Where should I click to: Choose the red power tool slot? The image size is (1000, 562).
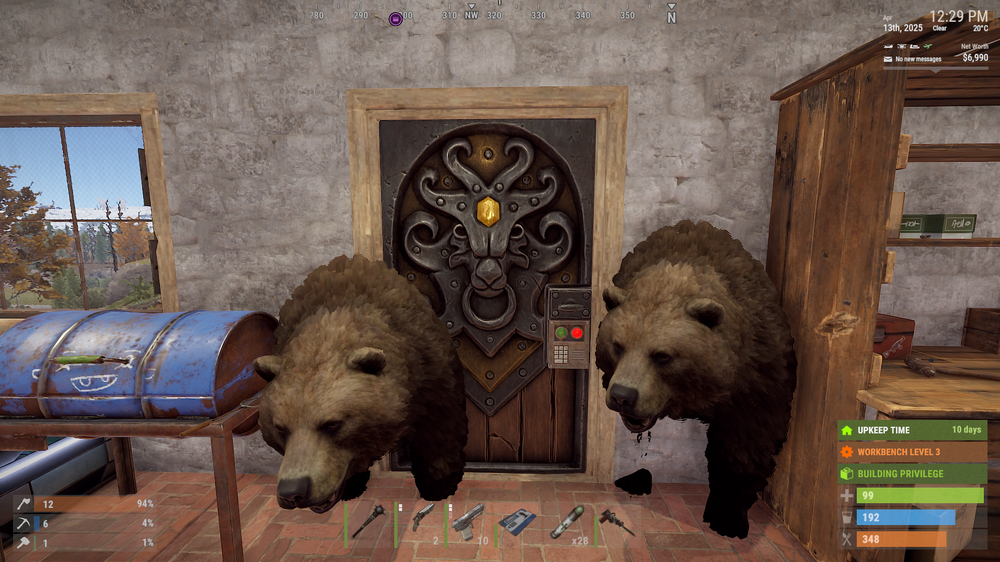click(615, 521)
